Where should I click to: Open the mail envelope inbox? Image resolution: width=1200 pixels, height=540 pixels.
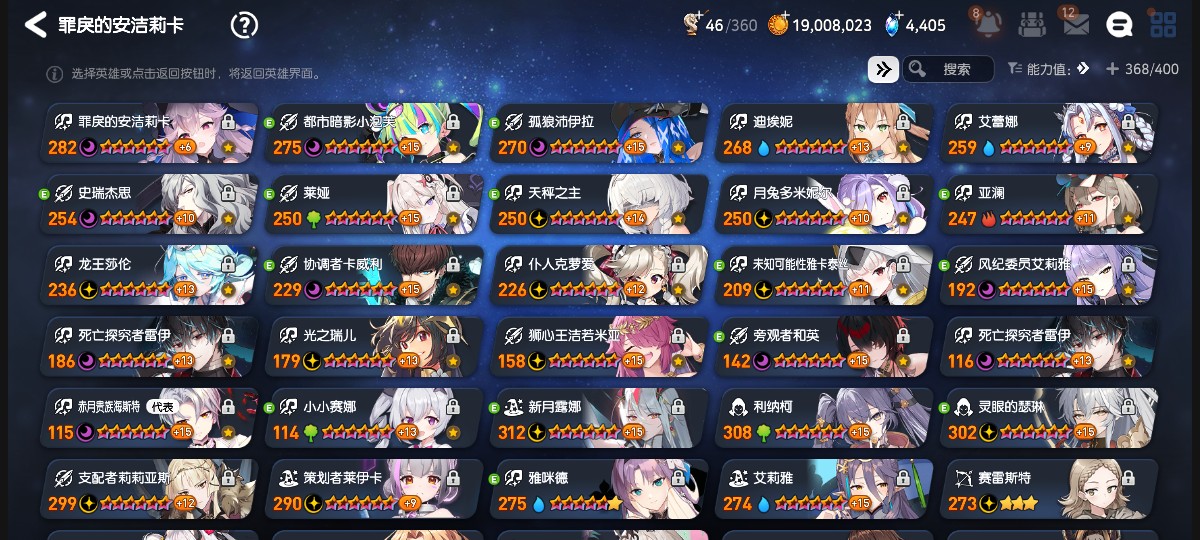coord(1076,24)
